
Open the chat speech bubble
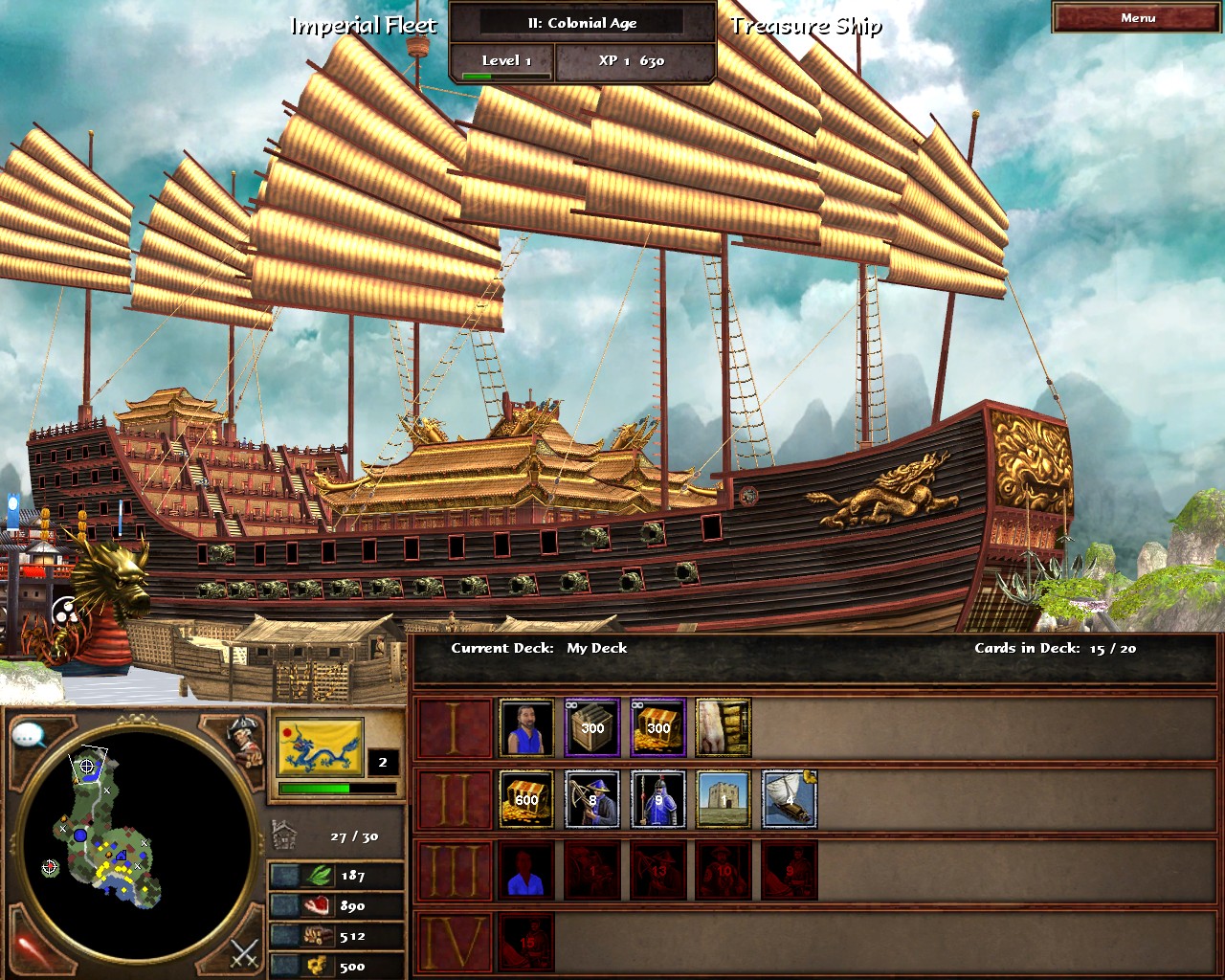click(x=30, y=736)
